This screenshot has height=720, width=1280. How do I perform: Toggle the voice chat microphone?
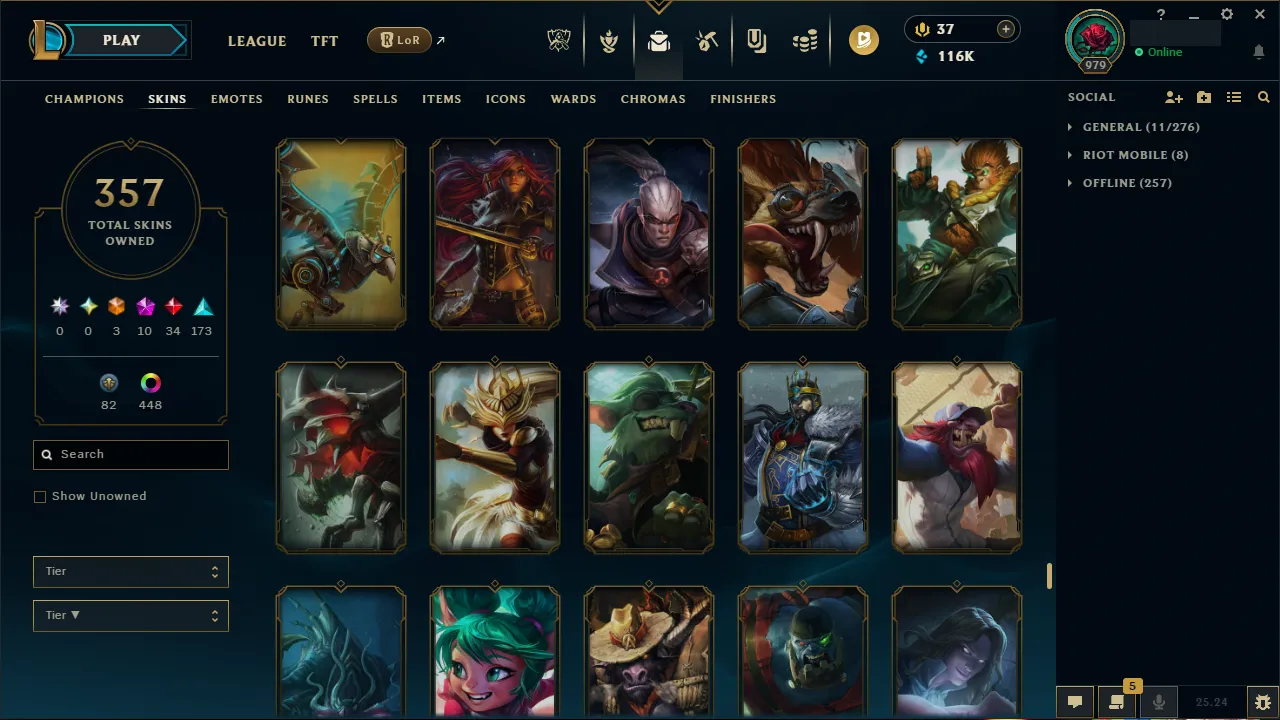(x=1158, y=701)
